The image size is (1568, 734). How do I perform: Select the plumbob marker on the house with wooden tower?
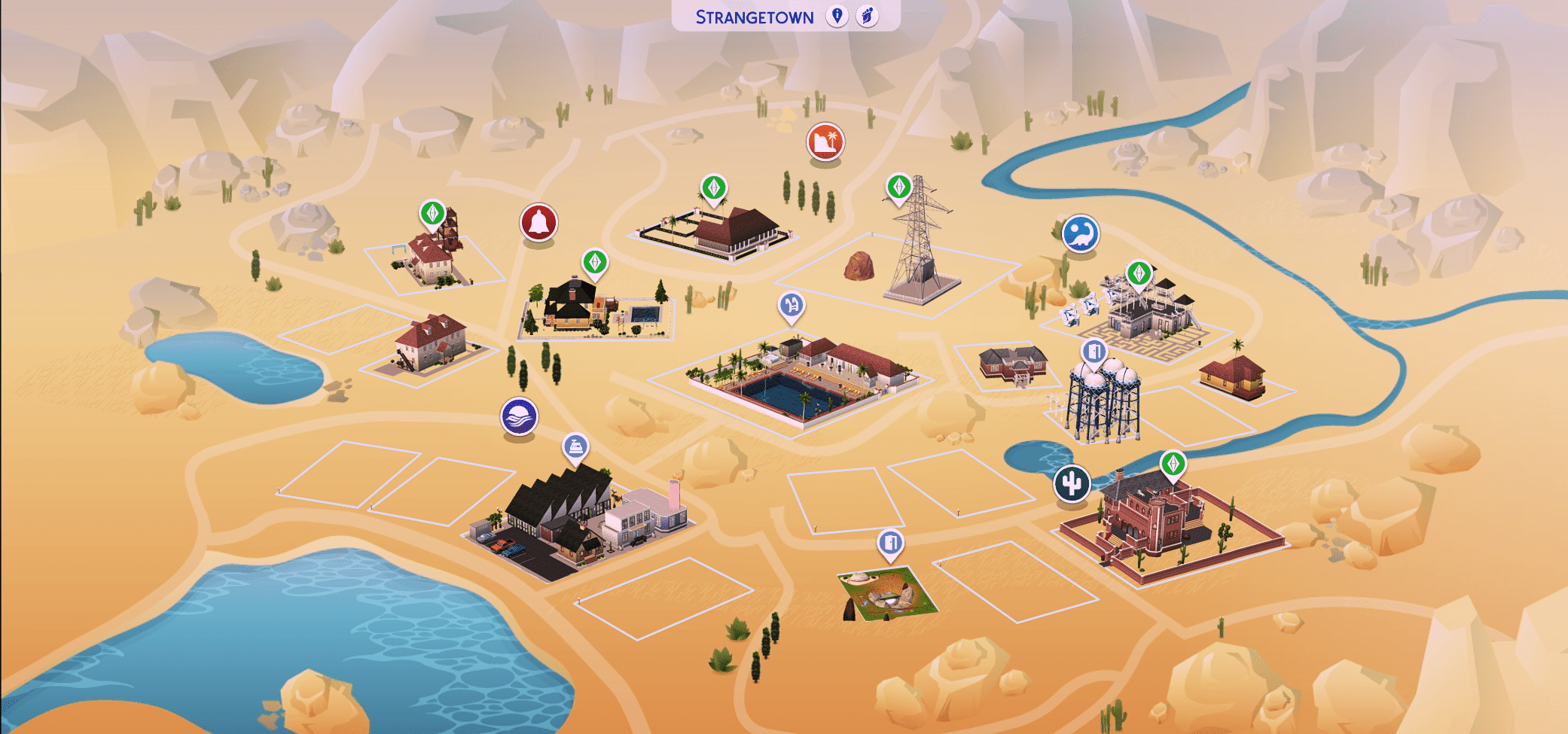click(x=432, y=213)
